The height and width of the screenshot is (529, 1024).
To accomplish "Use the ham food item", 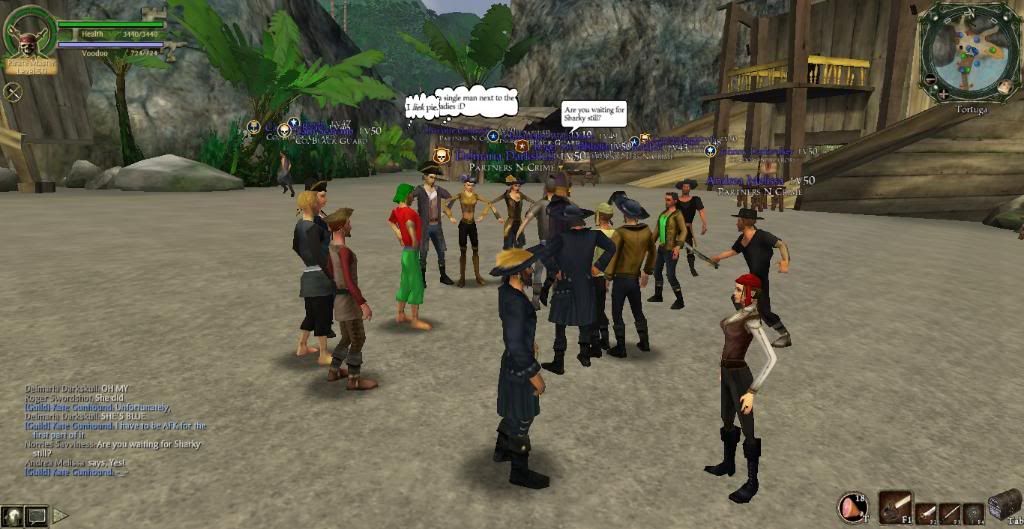I will [854, 508].
